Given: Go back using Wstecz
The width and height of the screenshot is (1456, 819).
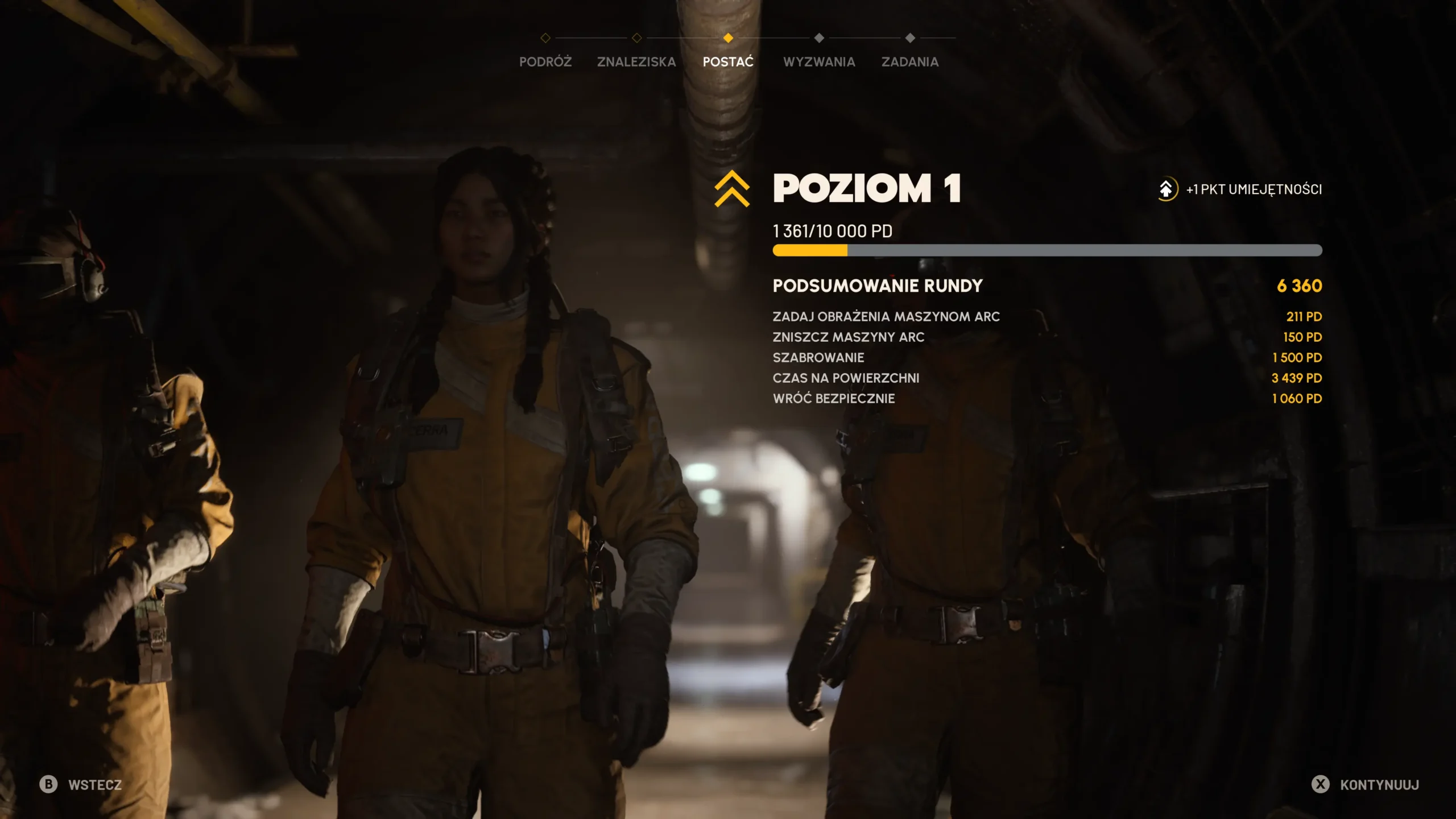Looking at the screenshot, I should pos(81,785).
